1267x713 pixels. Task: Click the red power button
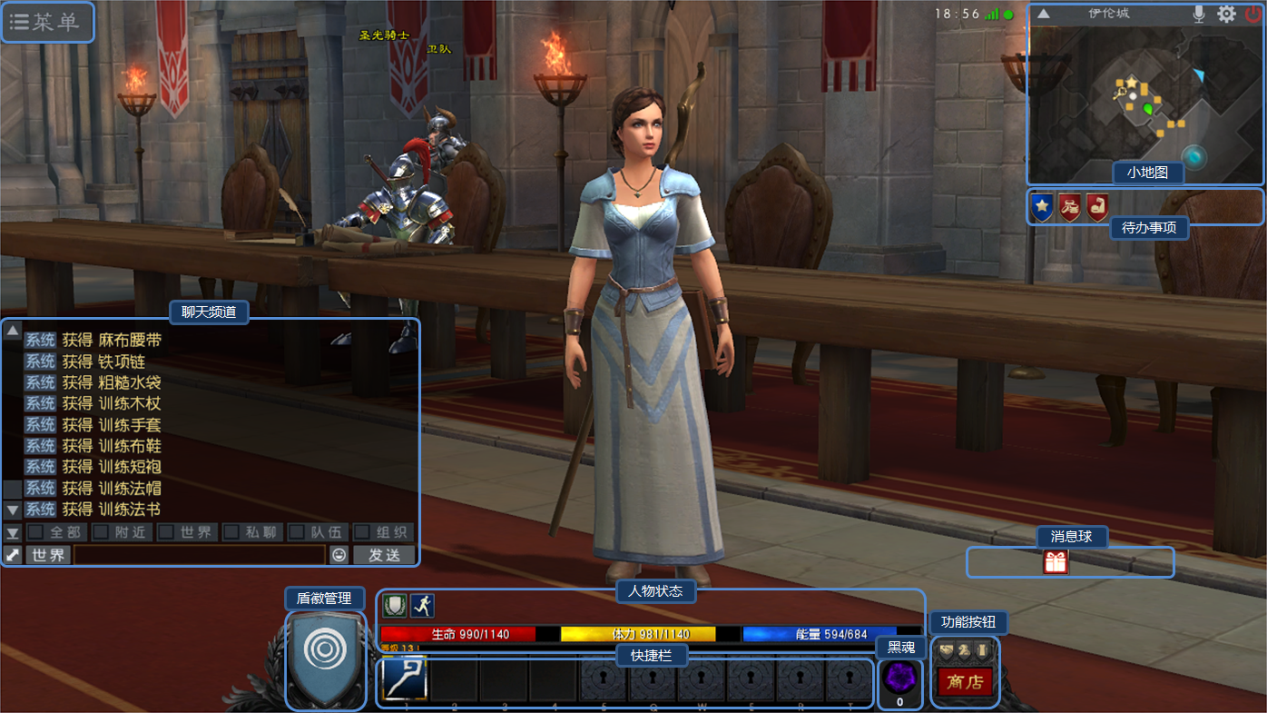(x=1253, y=14)
